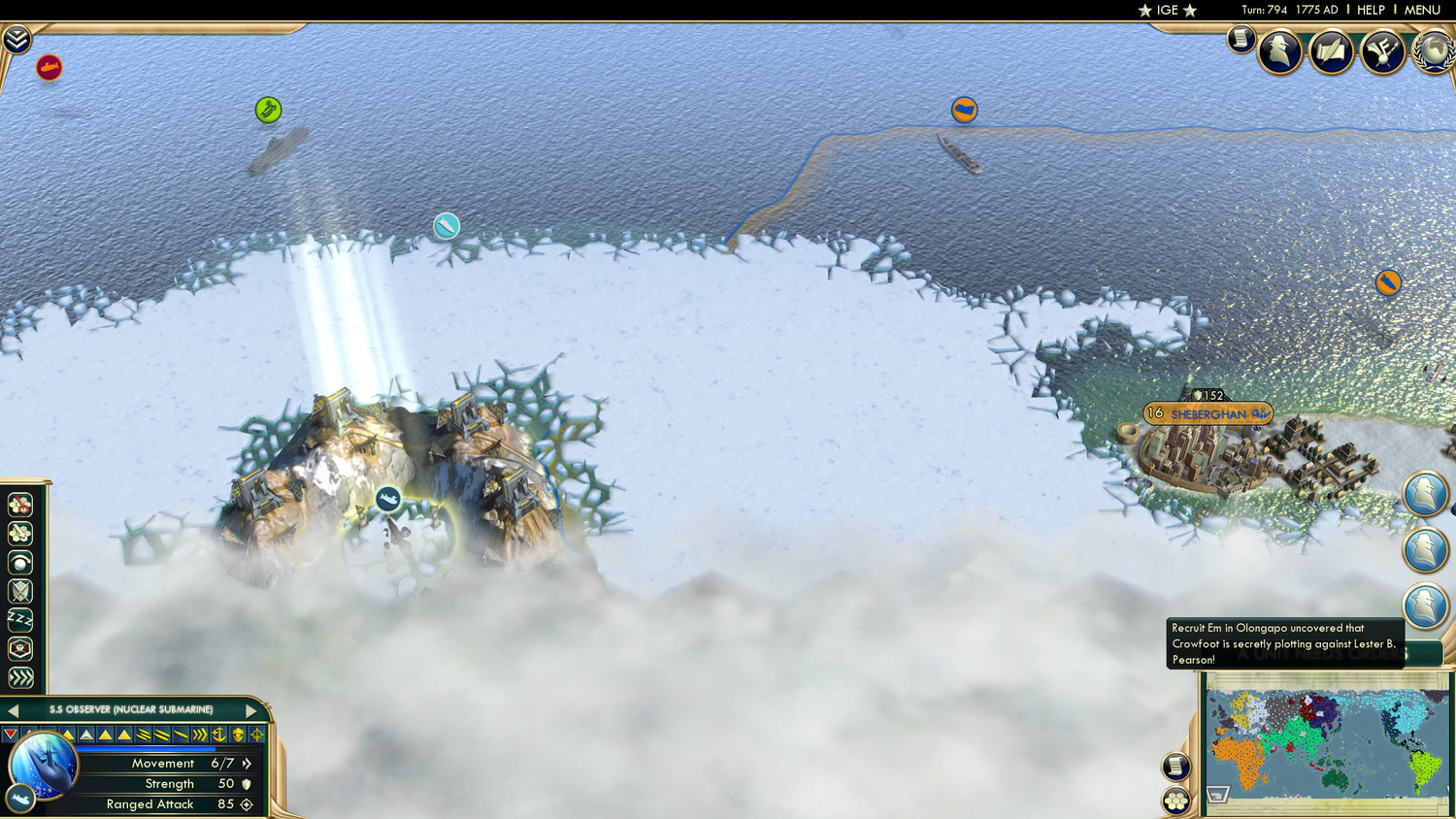Toggle the skull avoid-danger command icon
Image resolution: width=1456 pixels, height=819 pixels.
[19, 646]
